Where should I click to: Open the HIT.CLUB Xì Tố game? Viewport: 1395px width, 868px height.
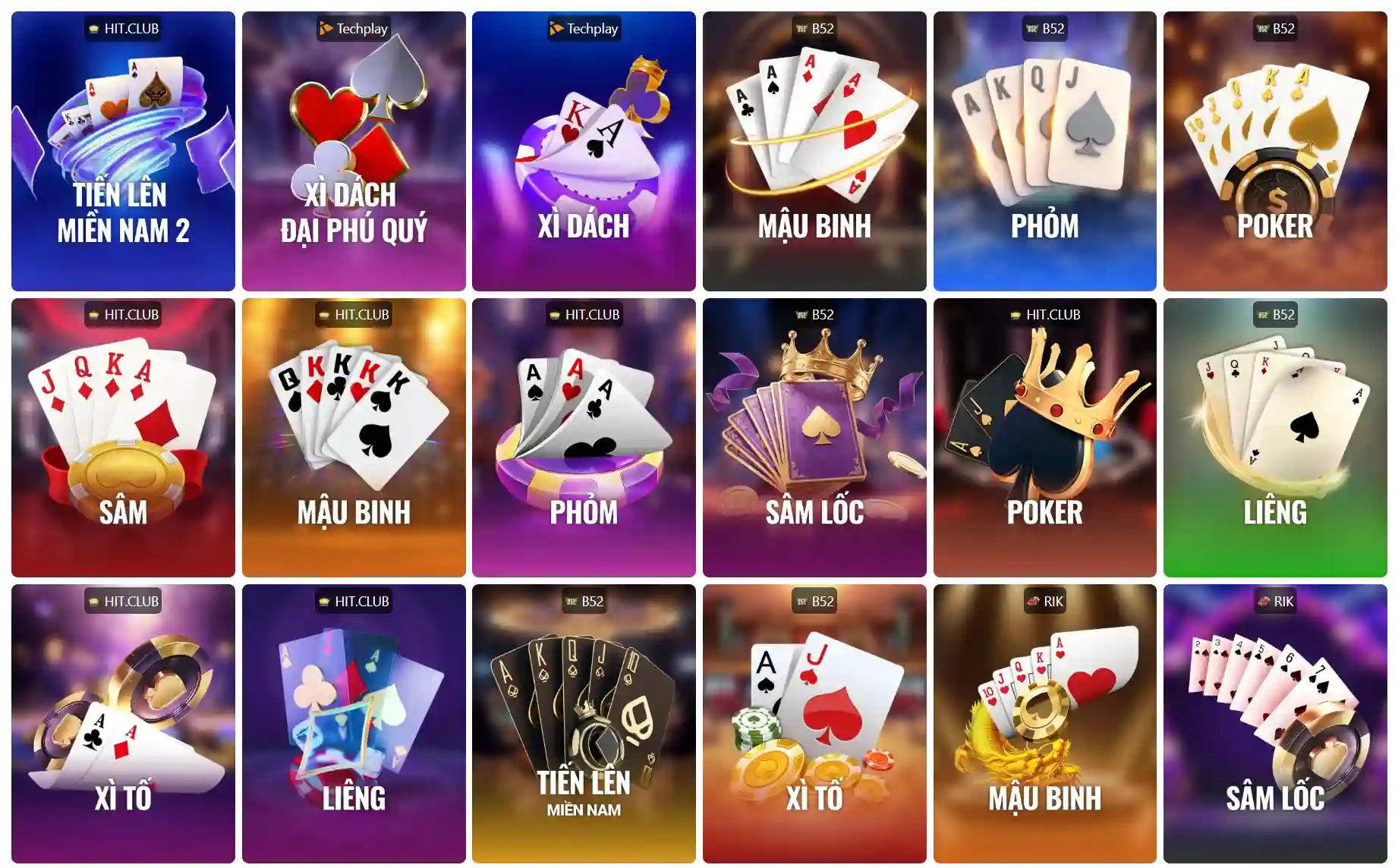[123, 723]
